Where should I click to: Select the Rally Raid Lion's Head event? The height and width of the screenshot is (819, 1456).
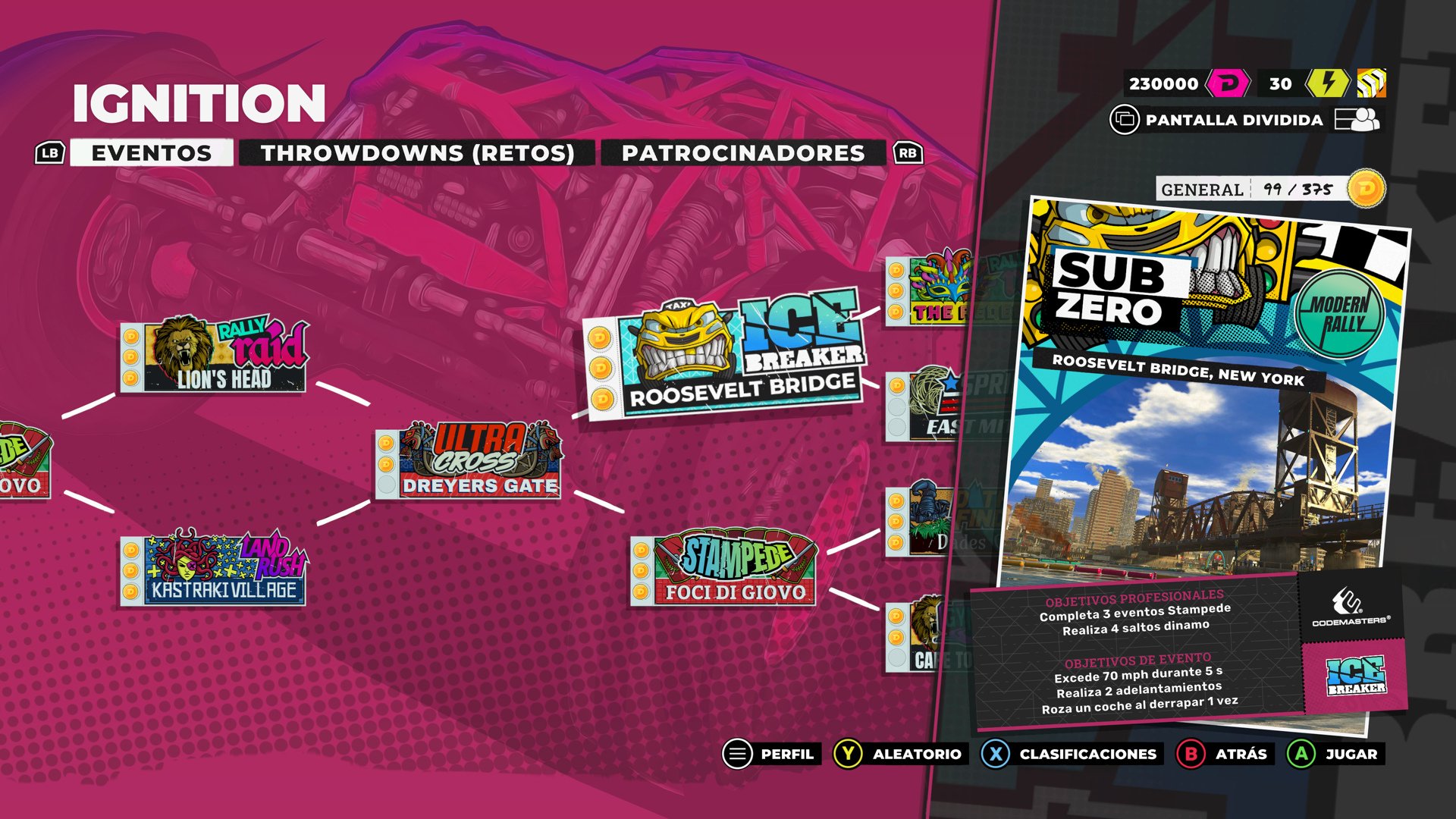point(214,357)
